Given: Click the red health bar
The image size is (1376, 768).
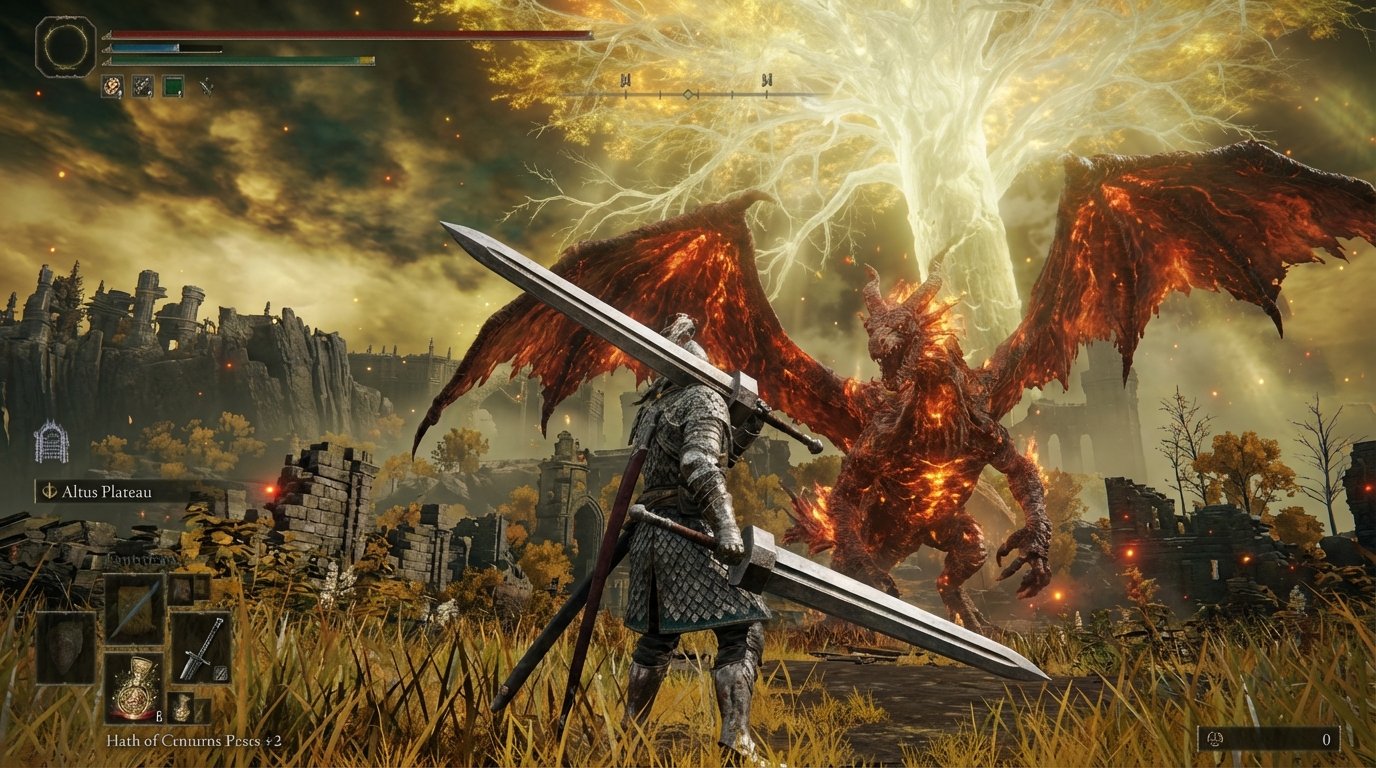Looking at the screenshot, I should point(300,33).
